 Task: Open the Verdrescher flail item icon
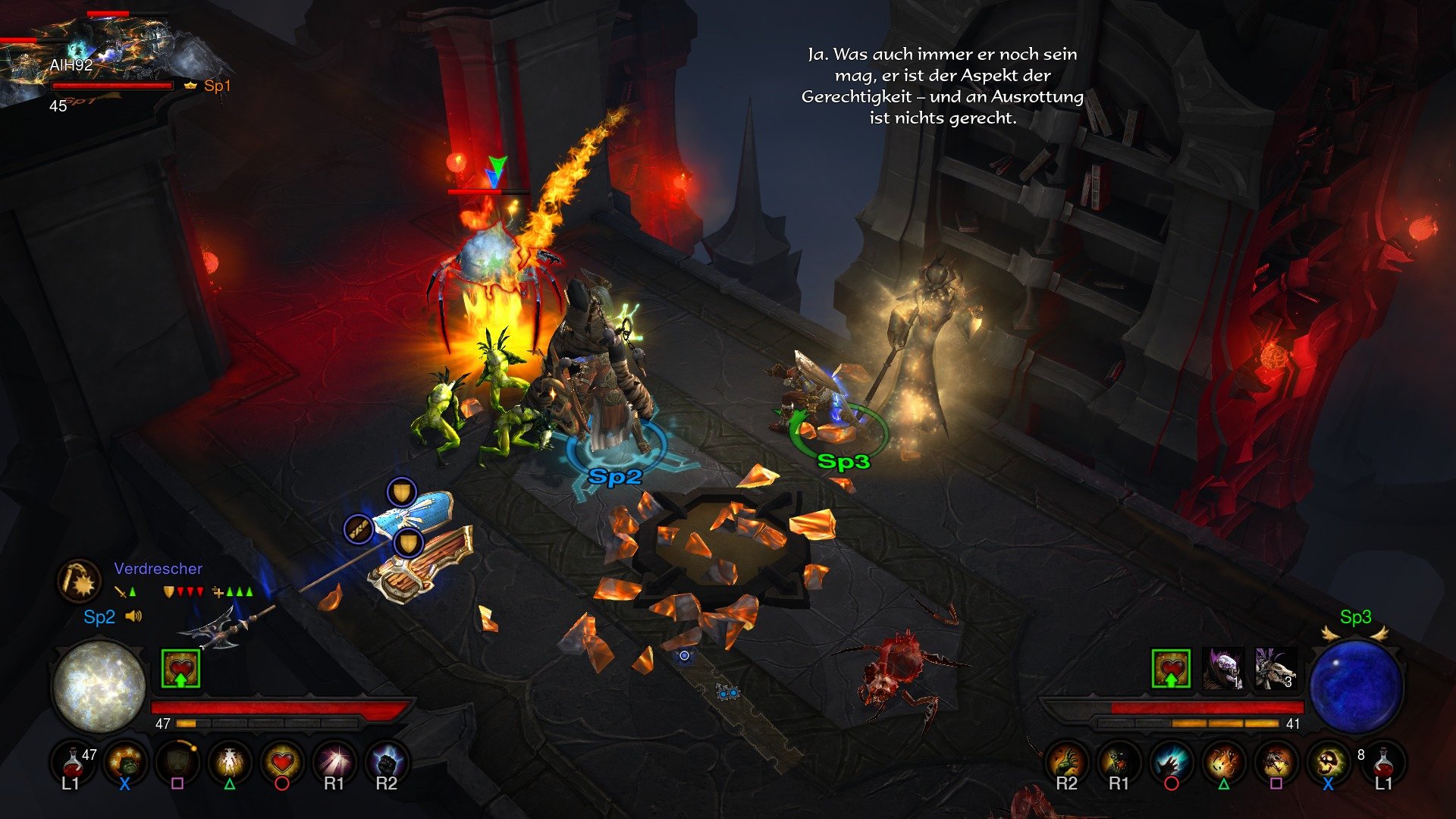click(x=81, y=581)
